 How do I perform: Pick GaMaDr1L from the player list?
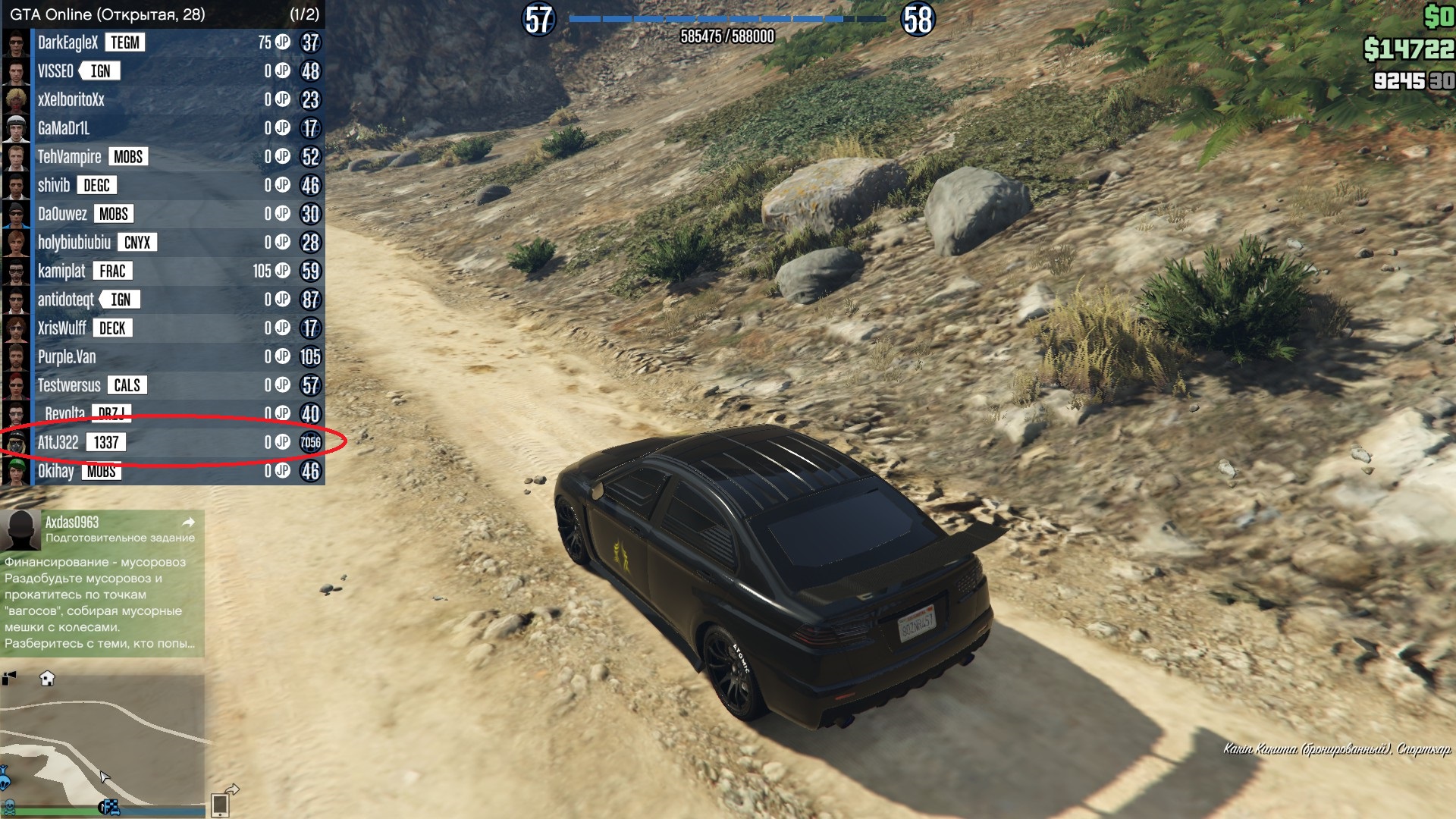tap(163, 128)
